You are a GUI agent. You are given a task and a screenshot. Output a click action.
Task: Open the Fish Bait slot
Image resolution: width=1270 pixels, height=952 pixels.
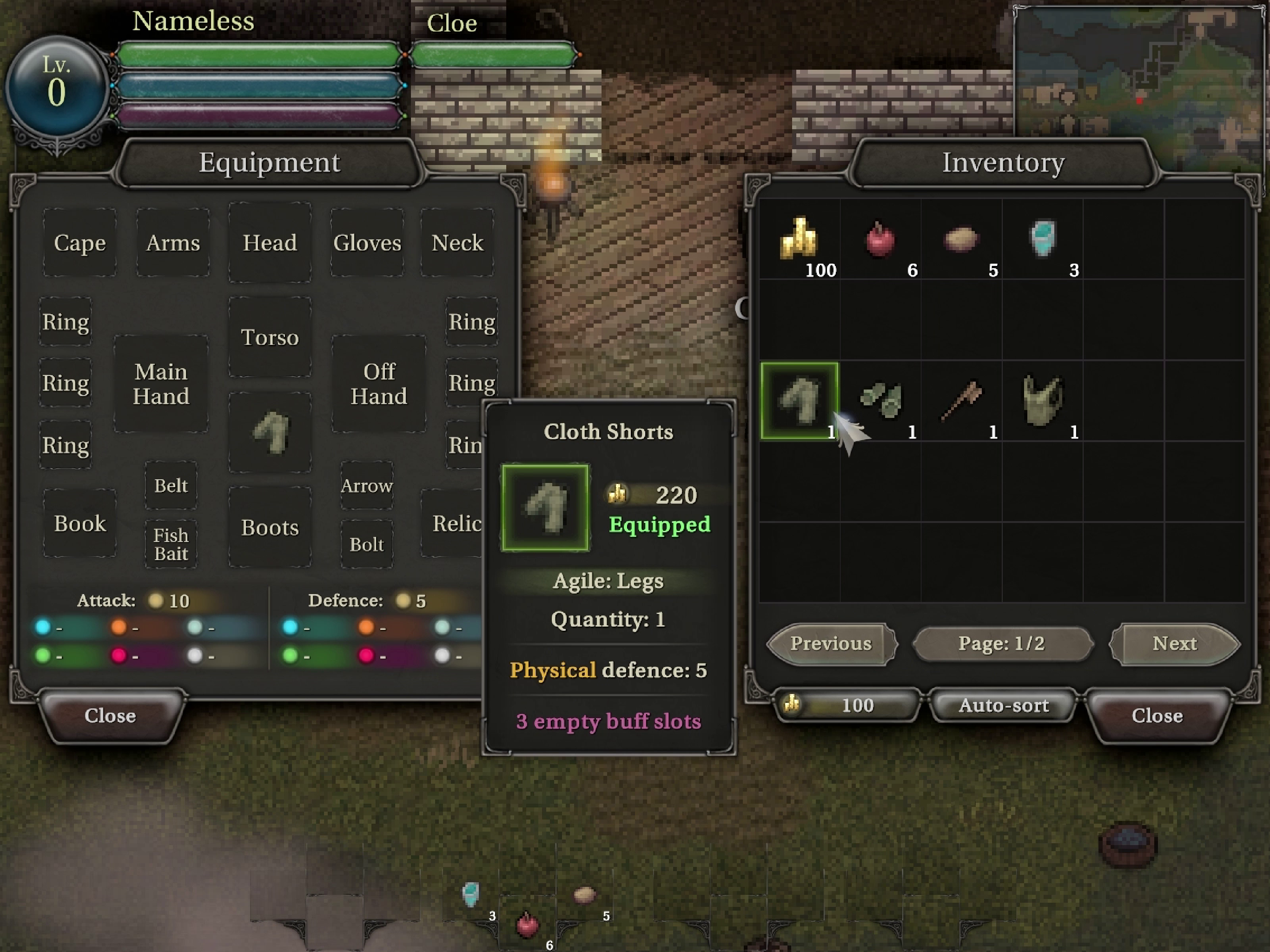tap(171, 544)
